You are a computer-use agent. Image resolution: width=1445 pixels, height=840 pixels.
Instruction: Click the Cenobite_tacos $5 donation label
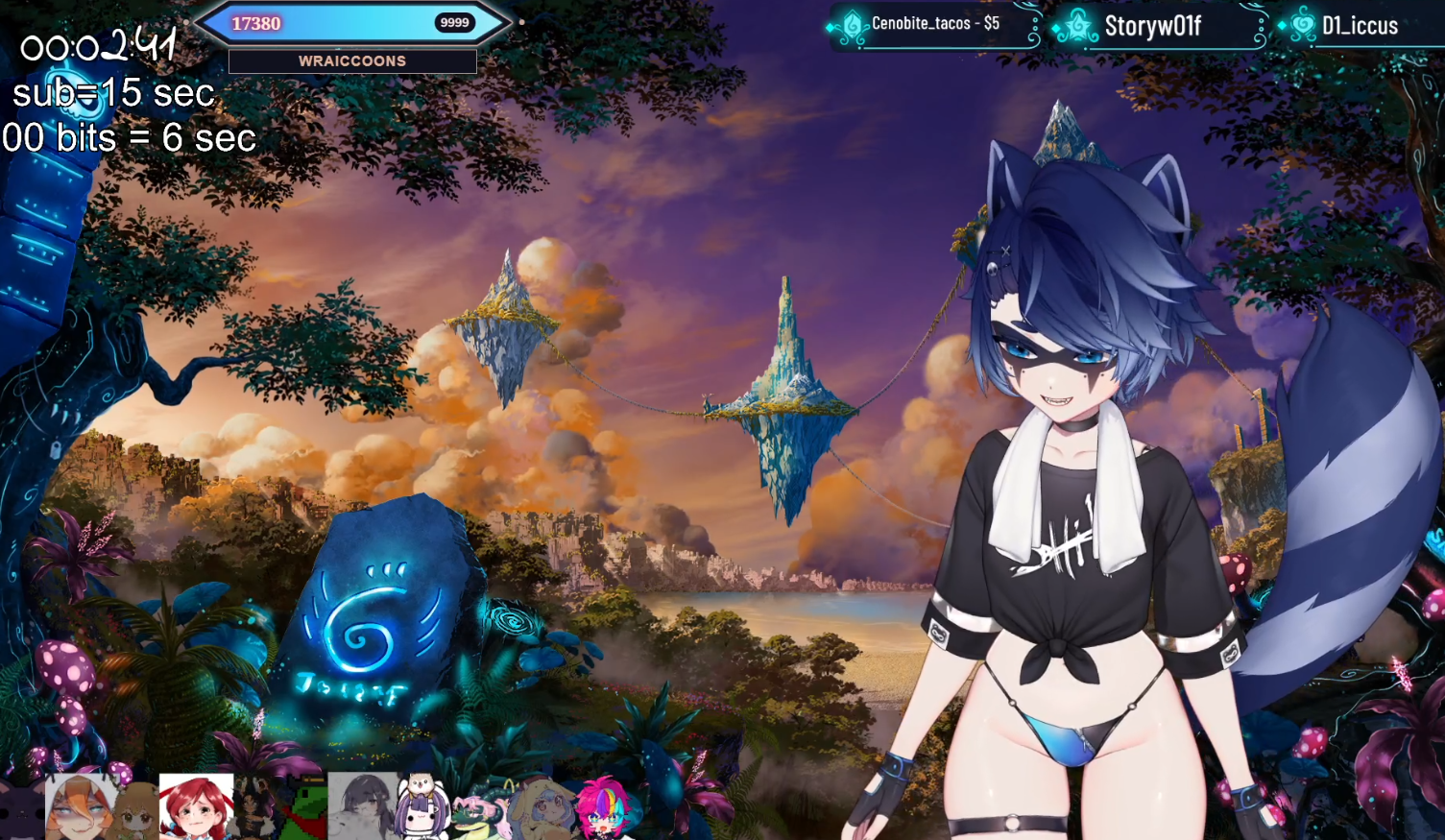pyautogui.click(x=934, y=24)
